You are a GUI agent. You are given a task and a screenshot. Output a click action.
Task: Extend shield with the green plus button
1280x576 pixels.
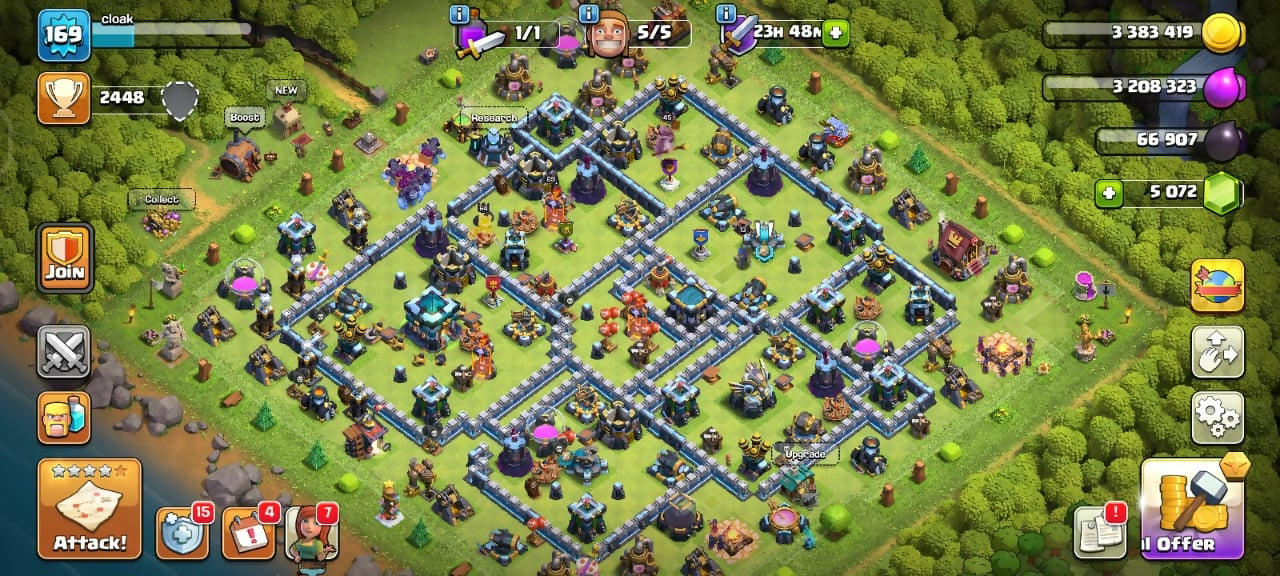click(x=835, y=33)
